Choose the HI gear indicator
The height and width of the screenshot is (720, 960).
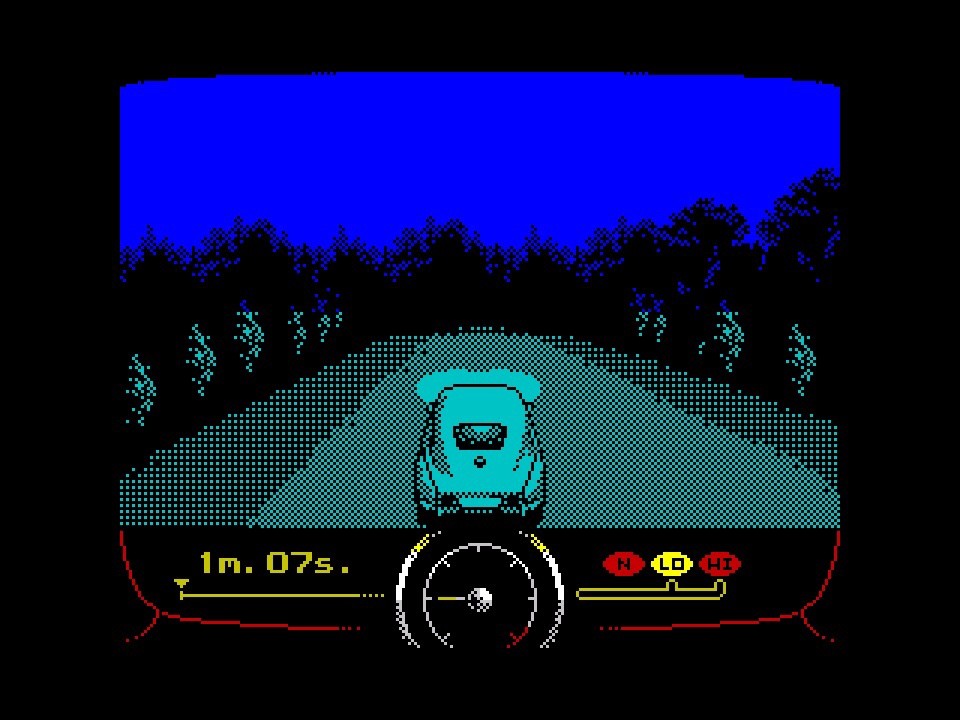tap(720, 564)
